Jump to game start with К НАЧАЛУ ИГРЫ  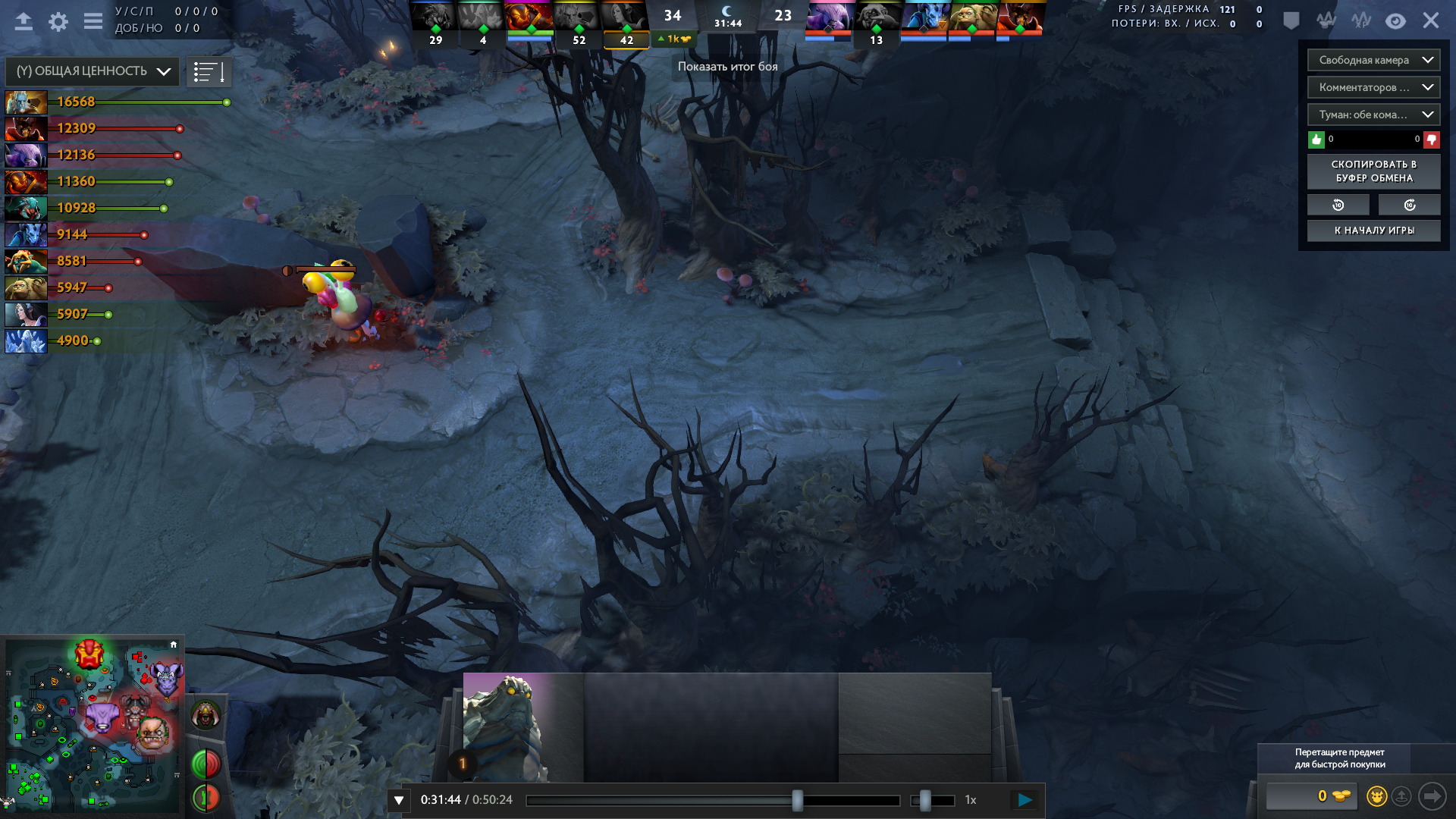click(1373, 231)
